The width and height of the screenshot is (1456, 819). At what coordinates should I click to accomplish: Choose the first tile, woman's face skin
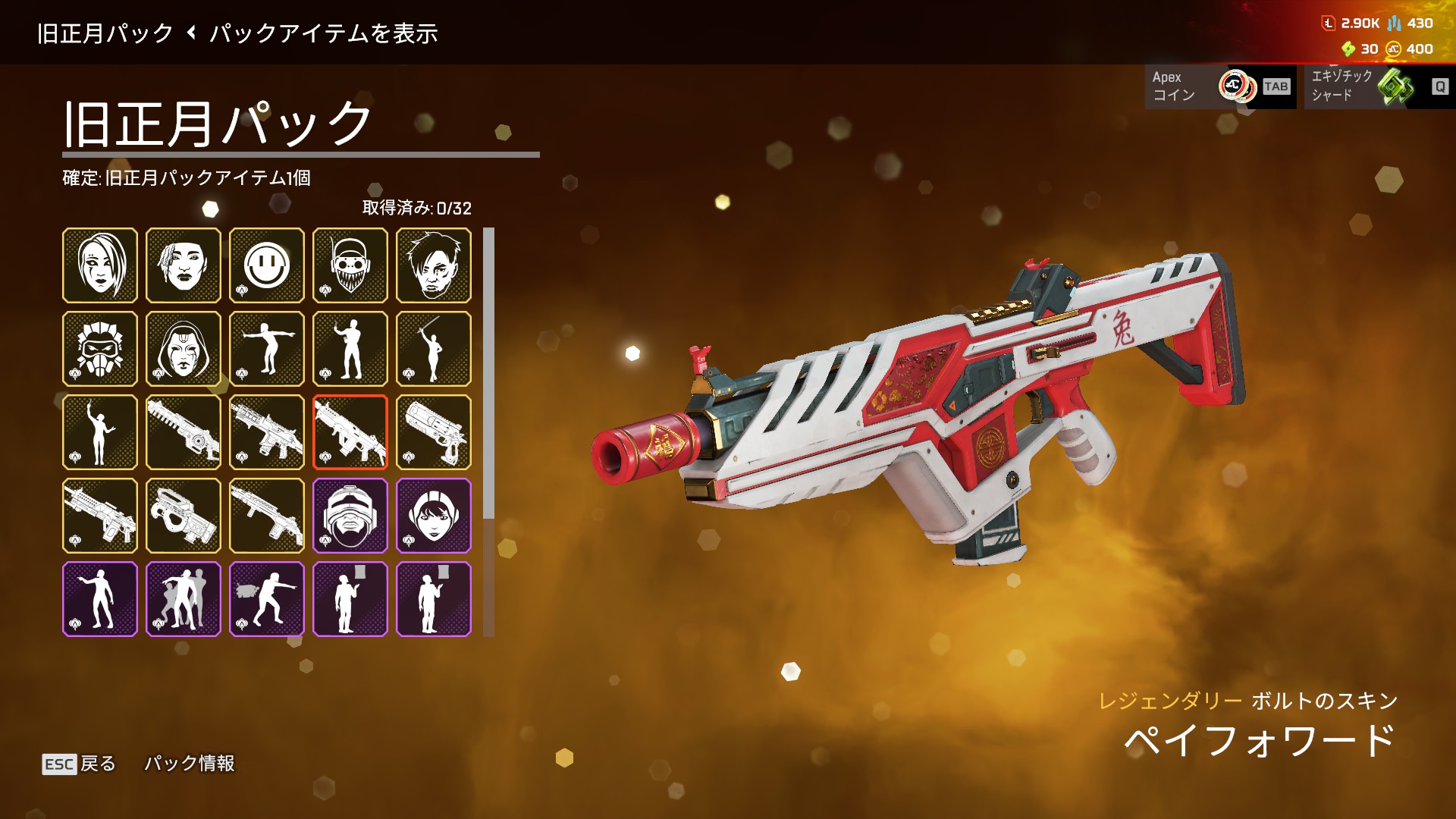tap(100, 265)
